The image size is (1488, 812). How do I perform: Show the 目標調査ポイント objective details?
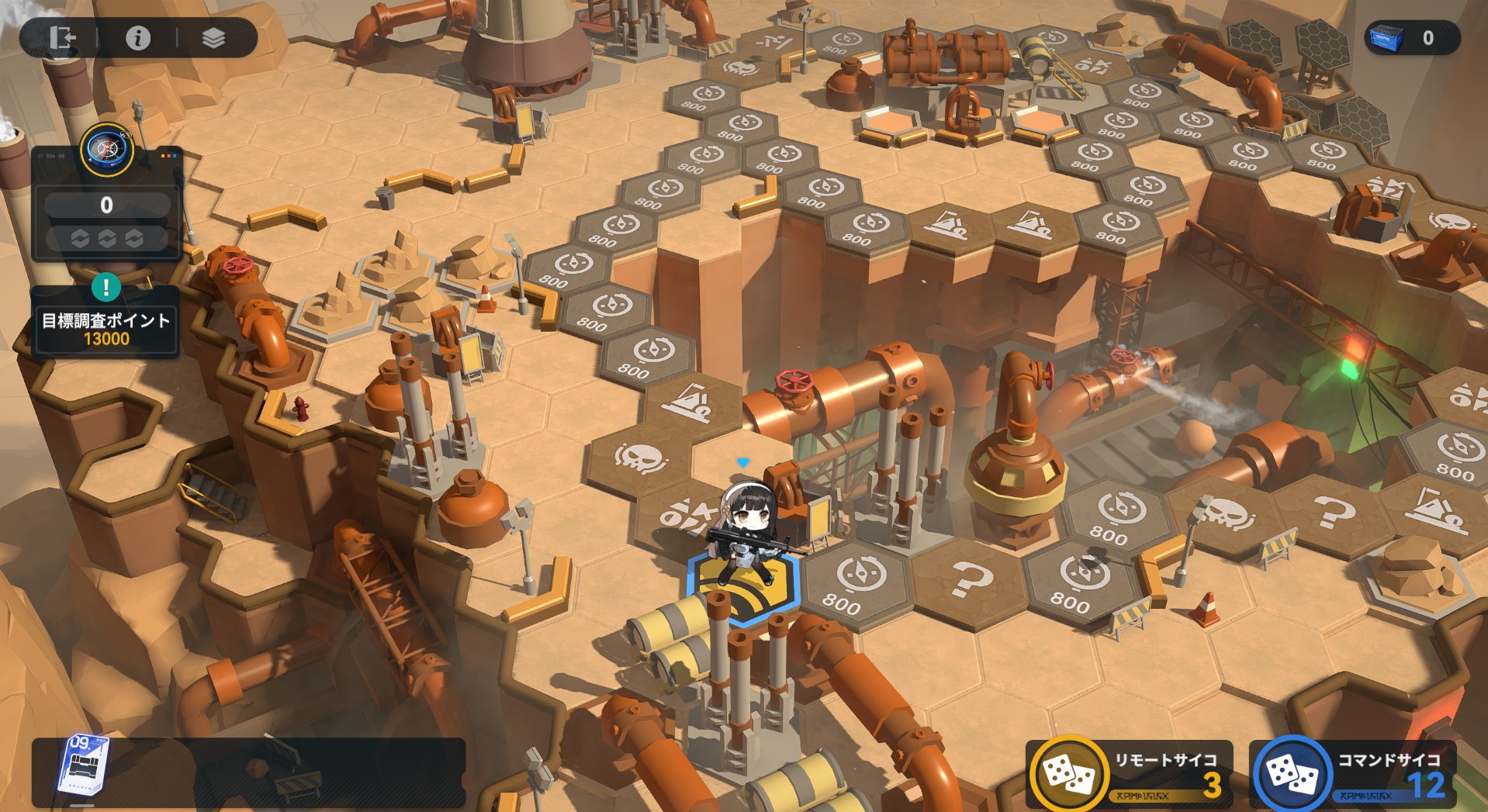[106, 328]
